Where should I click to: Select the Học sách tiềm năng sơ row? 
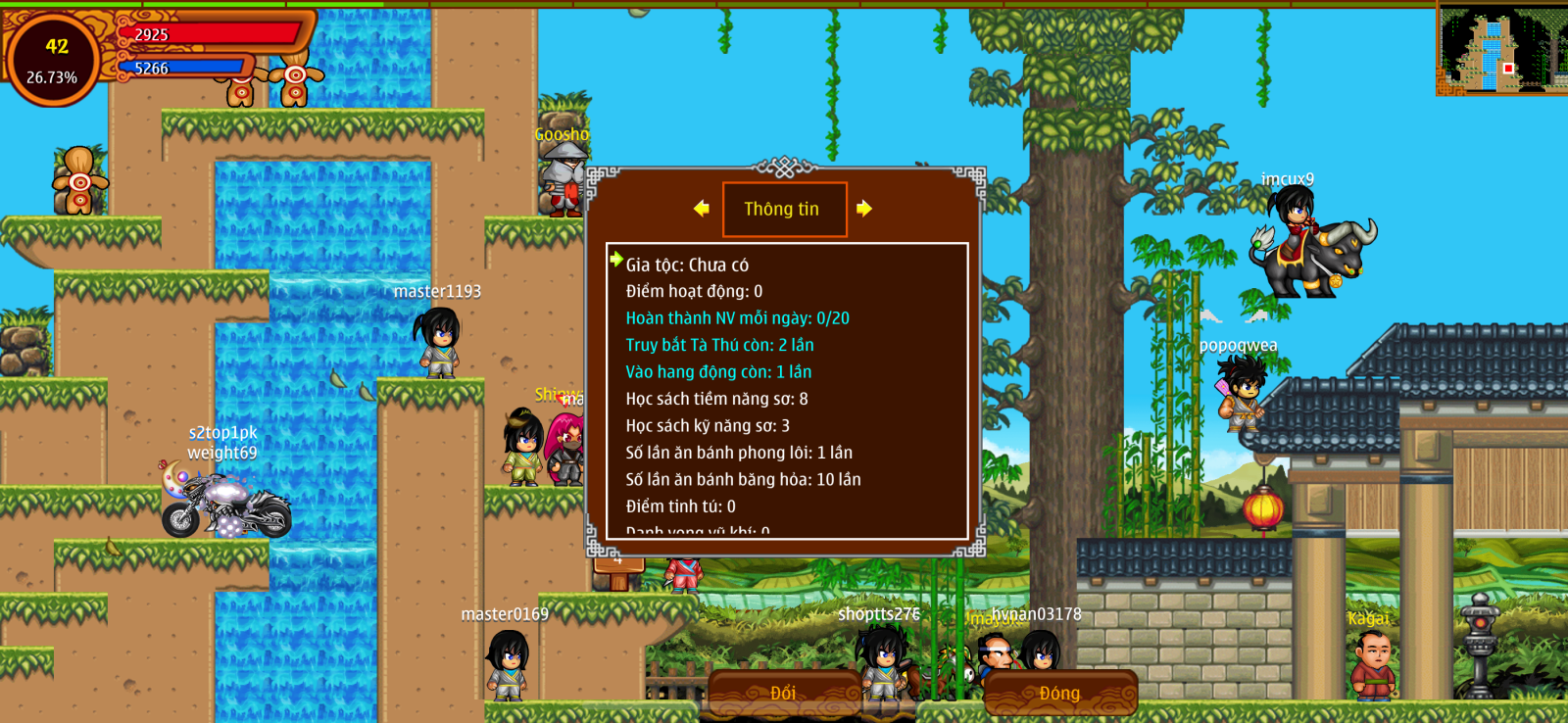click(x=716, y=399)
